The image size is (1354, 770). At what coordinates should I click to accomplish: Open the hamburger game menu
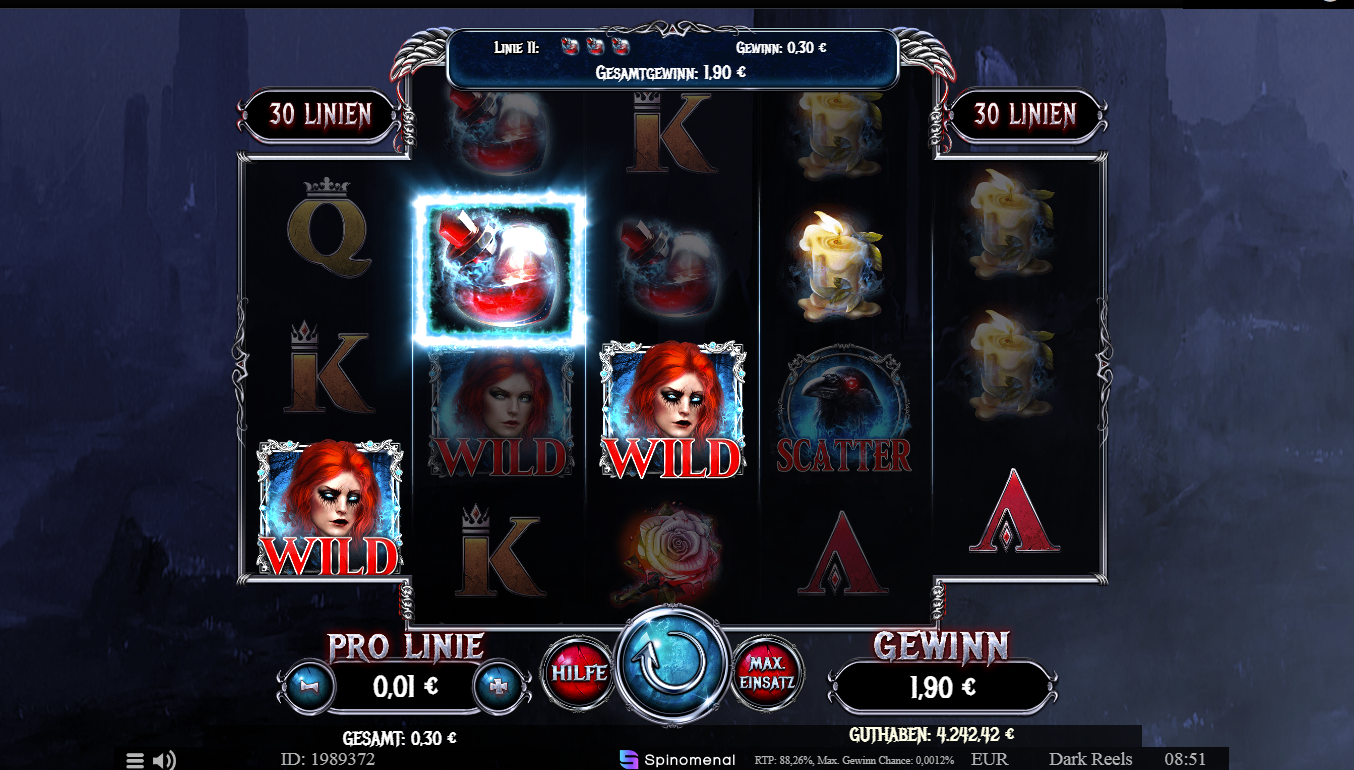click(x=135, y=759)
